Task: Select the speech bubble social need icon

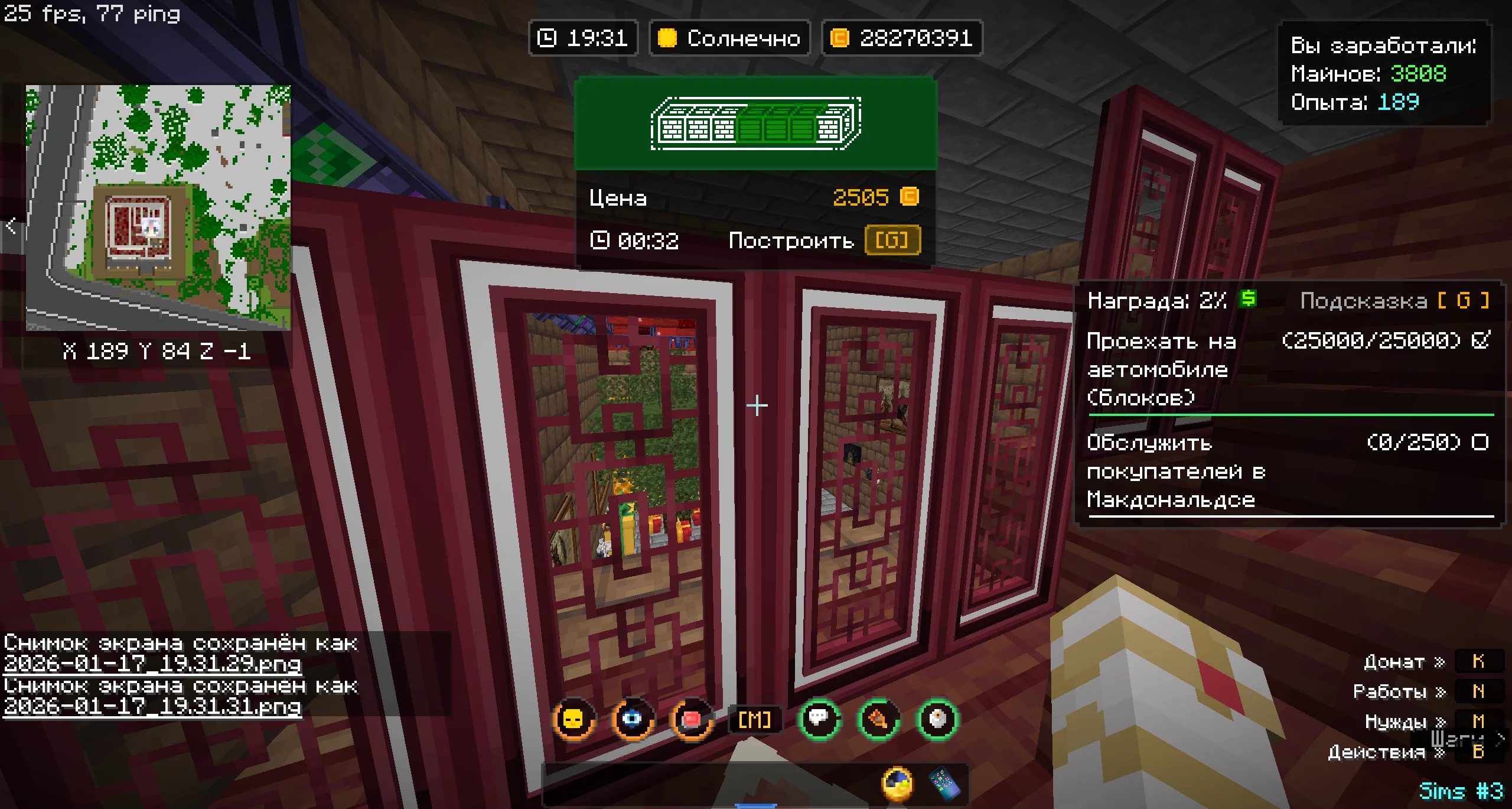Action: pyautogui.click(x=819, y=719)
